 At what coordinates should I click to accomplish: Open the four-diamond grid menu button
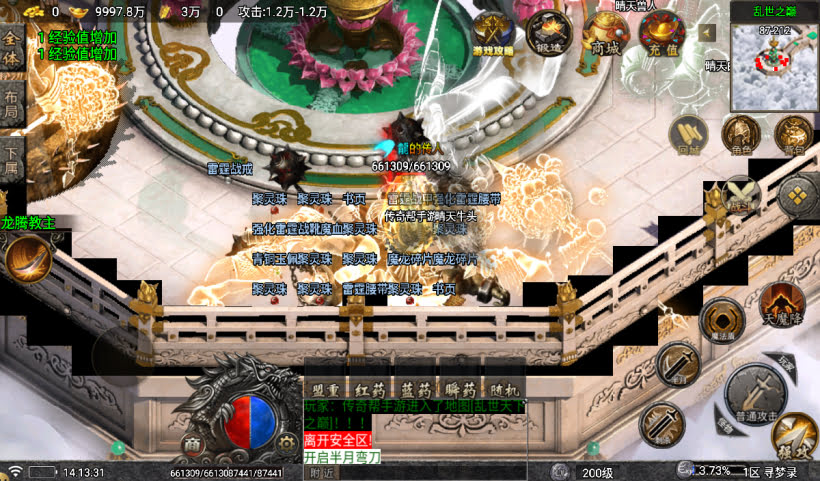click(797, 195)
